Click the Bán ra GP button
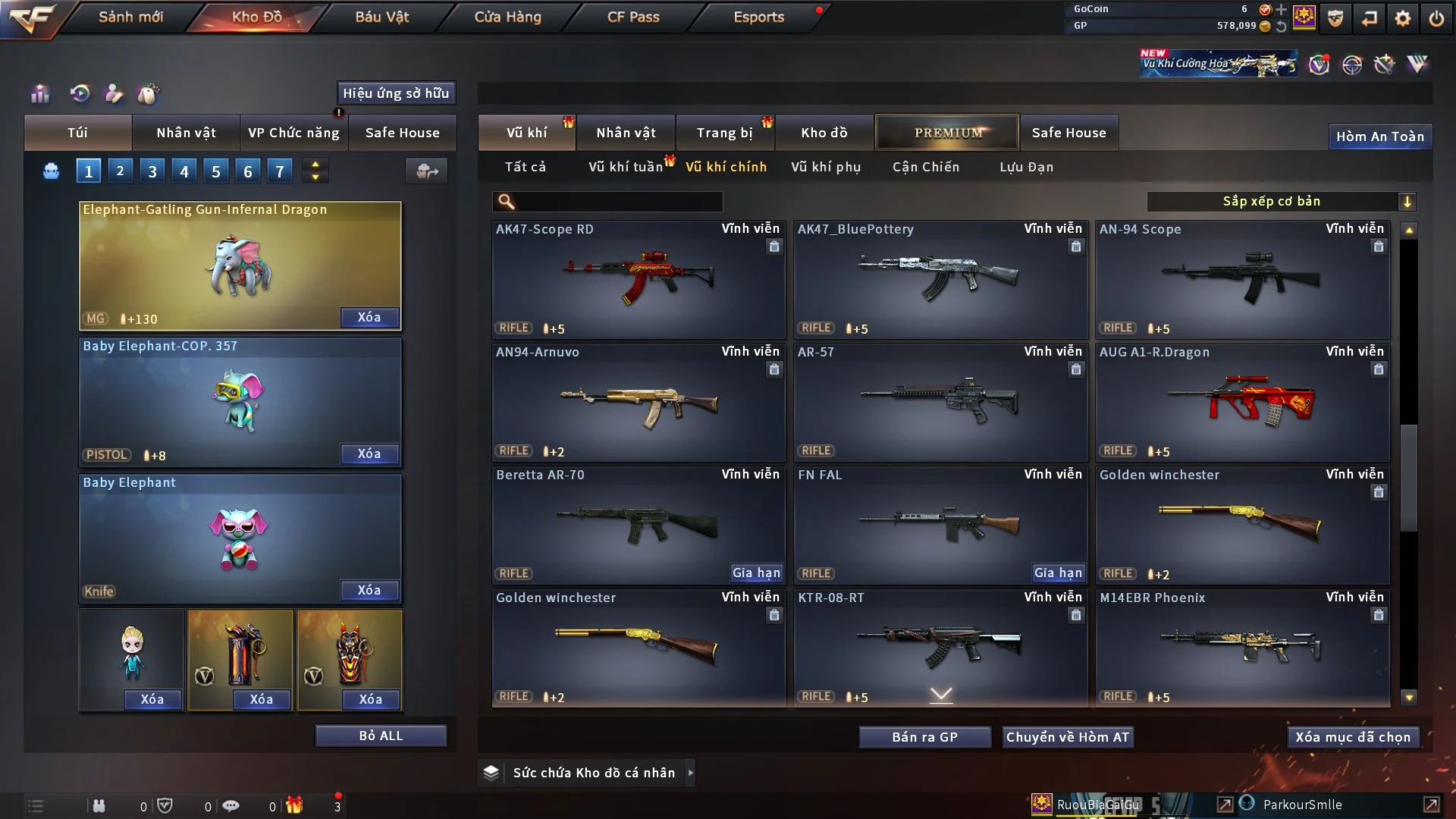 pos(924,737)
